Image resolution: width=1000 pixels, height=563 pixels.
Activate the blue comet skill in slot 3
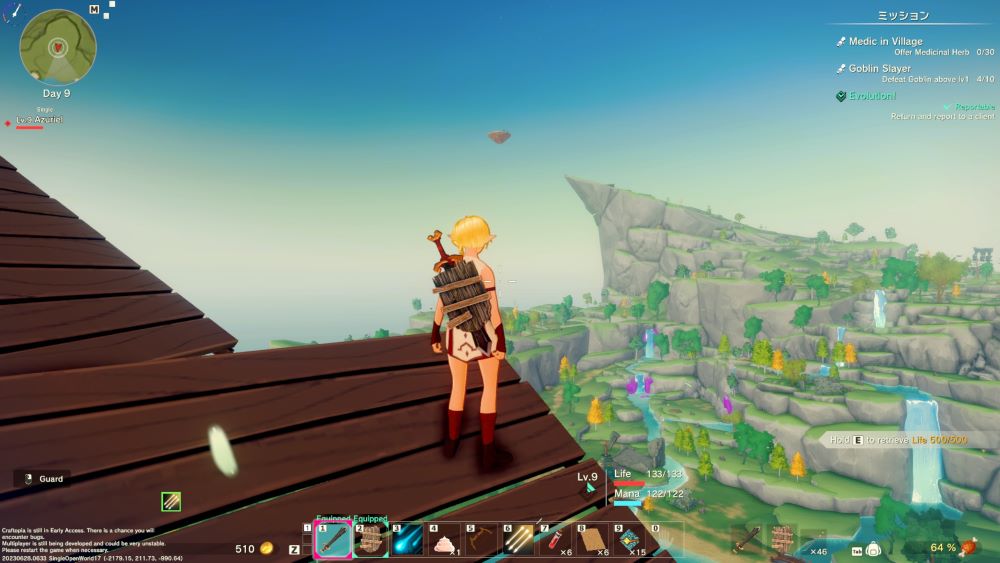(406, 541)
